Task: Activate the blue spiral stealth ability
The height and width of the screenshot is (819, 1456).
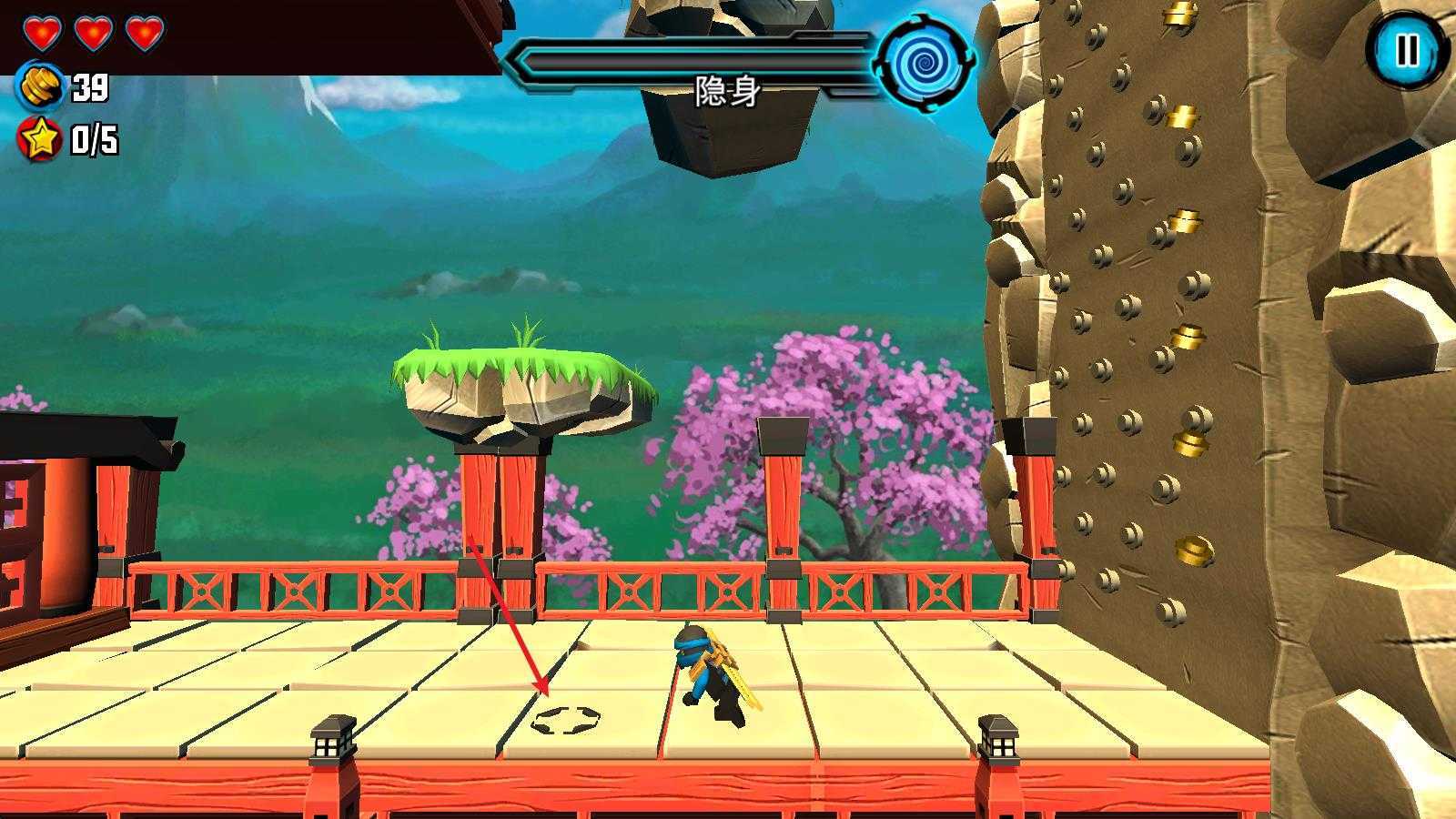Action: (925, 62)
